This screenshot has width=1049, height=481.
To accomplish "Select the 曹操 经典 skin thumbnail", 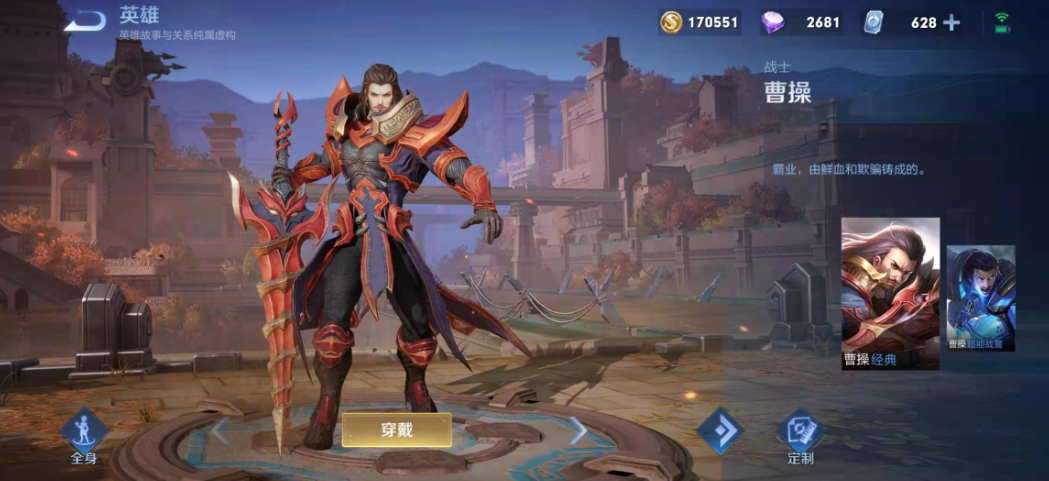I will coord(890,293).
